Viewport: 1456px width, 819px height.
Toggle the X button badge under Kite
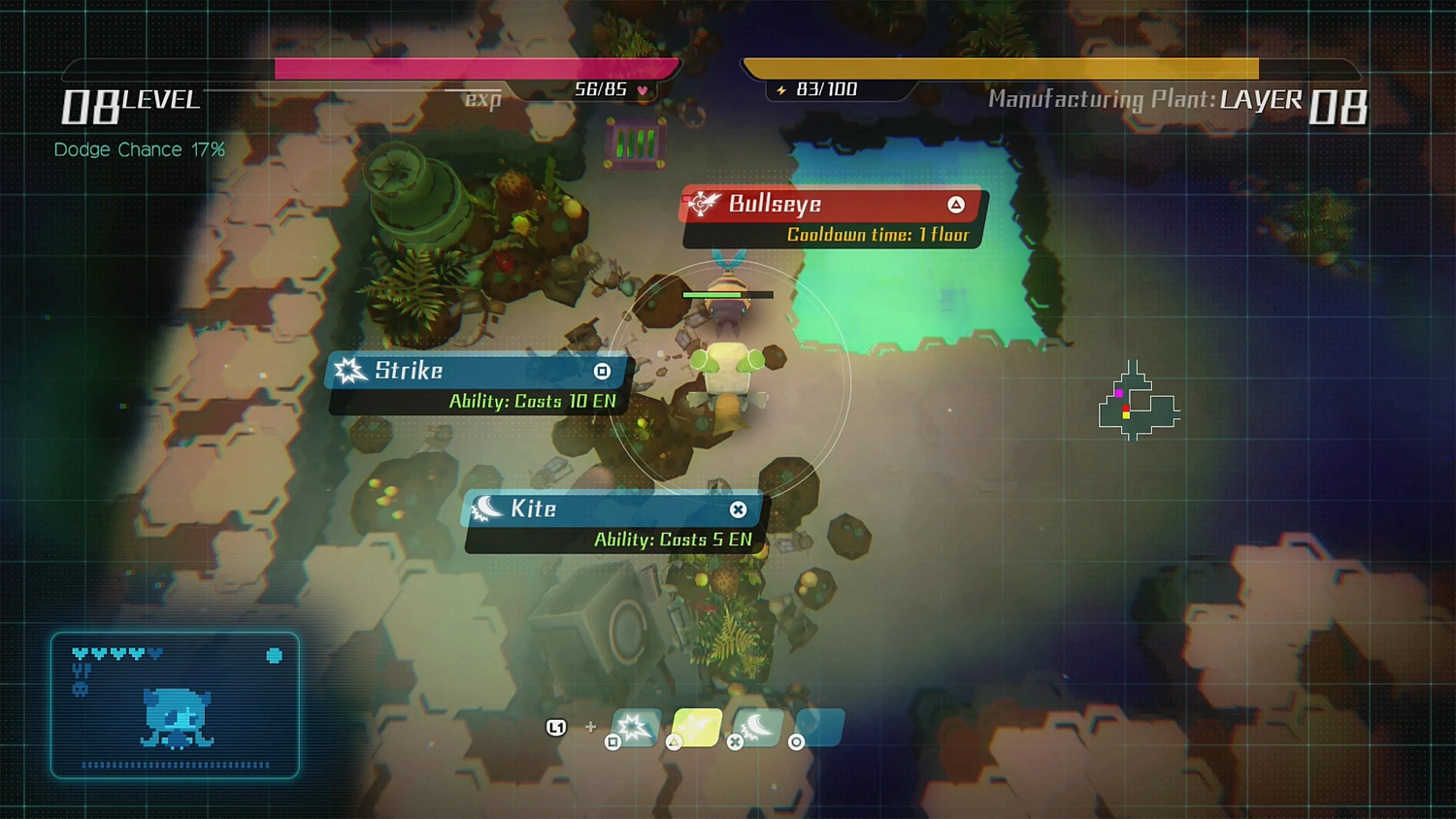tap(739, 510)
